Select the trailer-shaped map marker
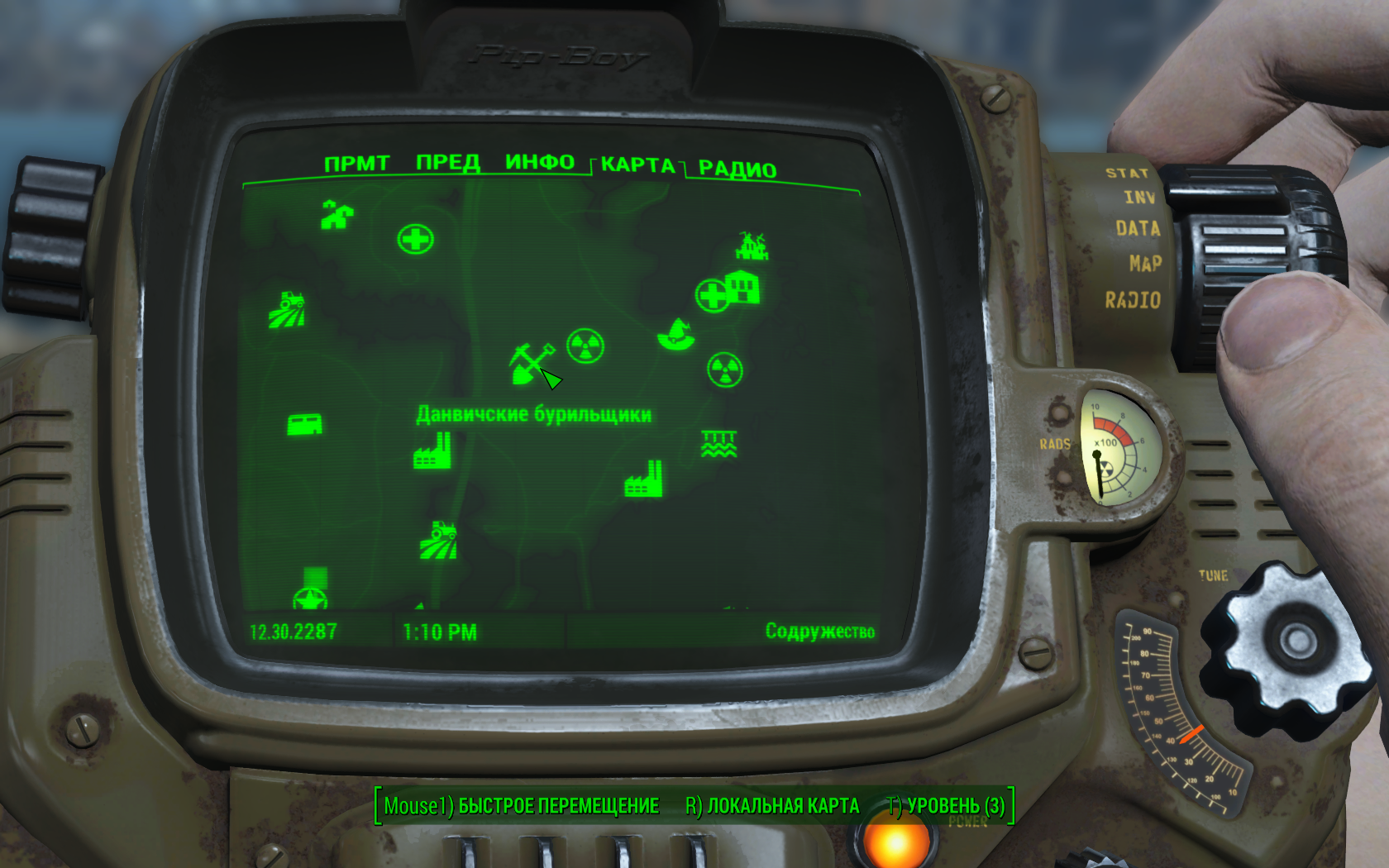 click(304, 425)
